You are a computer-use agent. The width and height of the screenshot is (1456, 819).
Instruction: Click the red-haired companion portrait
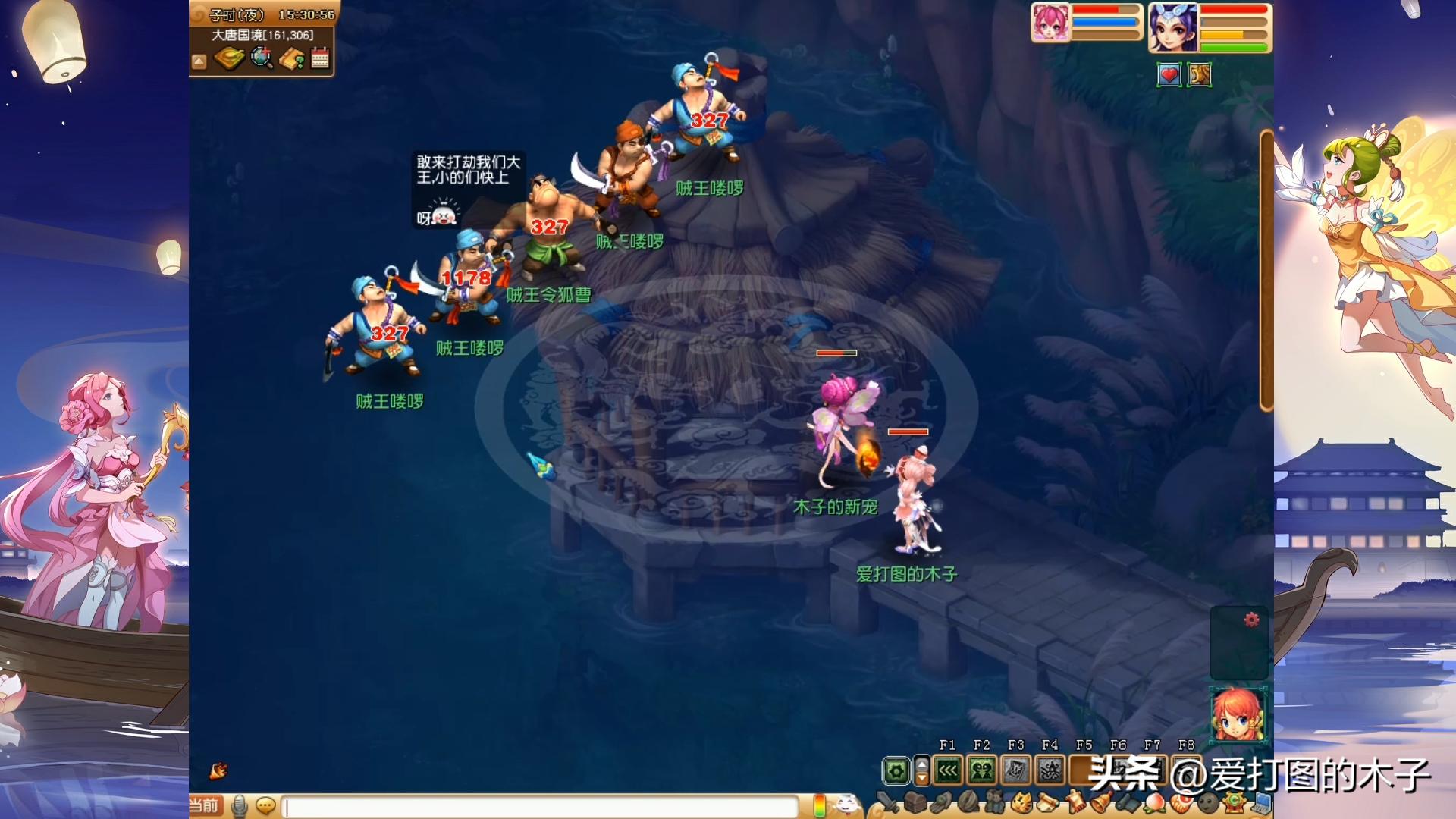tap(1238, 714)
